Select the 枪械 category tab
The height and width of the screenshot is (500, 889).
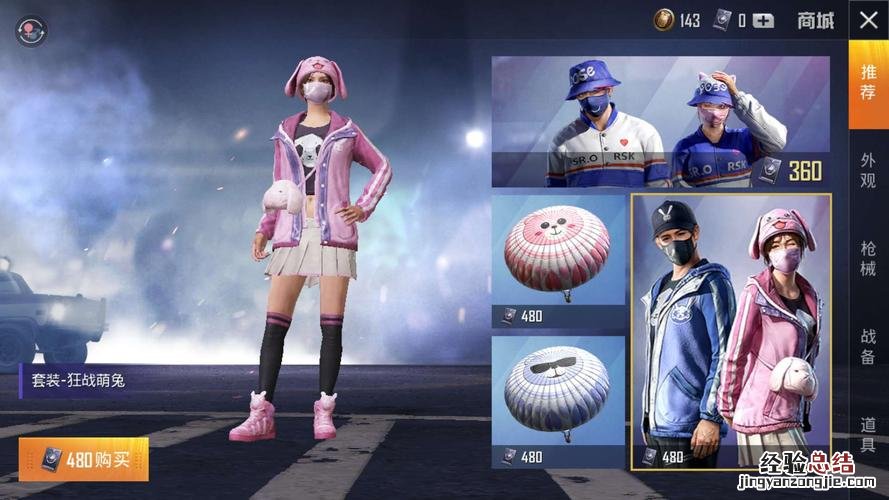pos(867,258)
